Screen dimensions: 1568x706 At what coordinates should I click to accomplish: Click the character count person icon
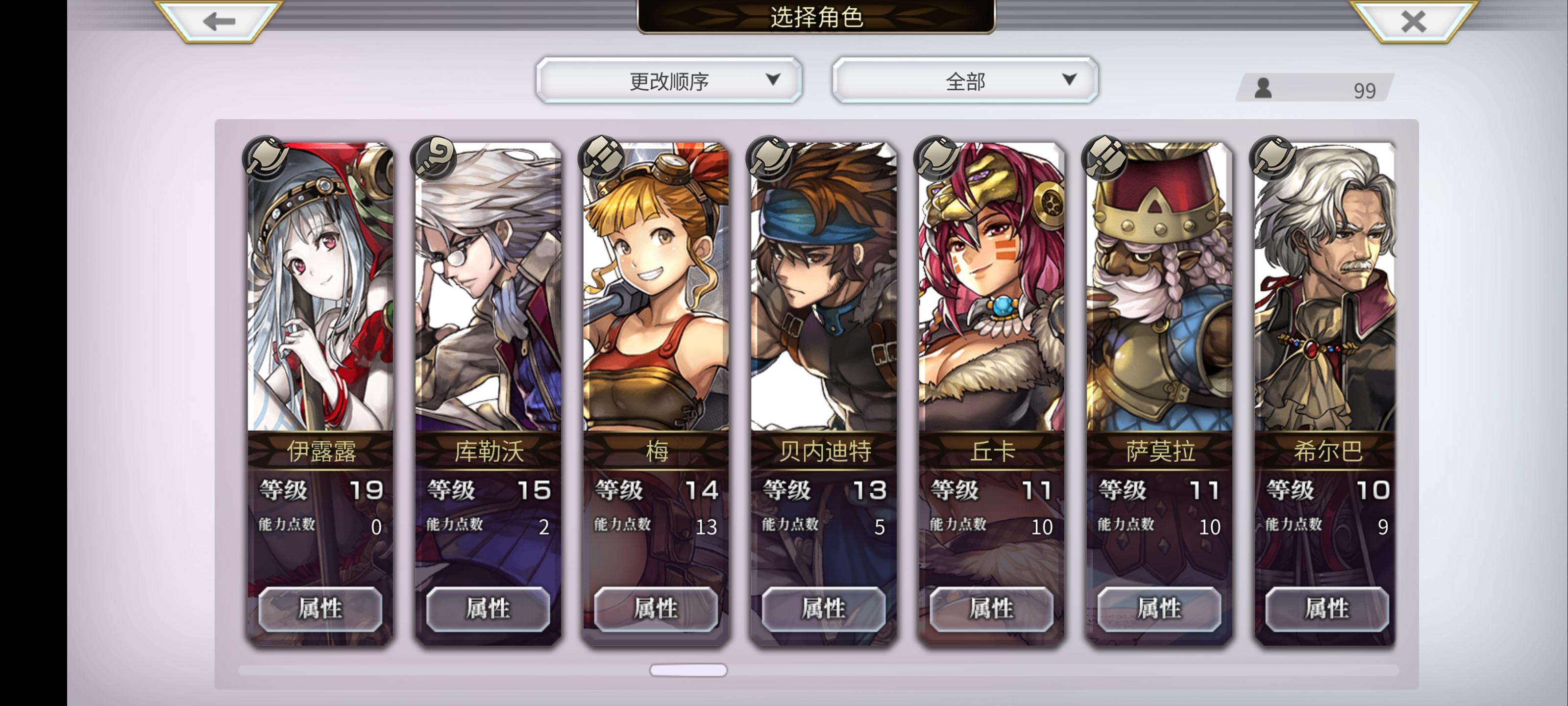pos(1264,89)
